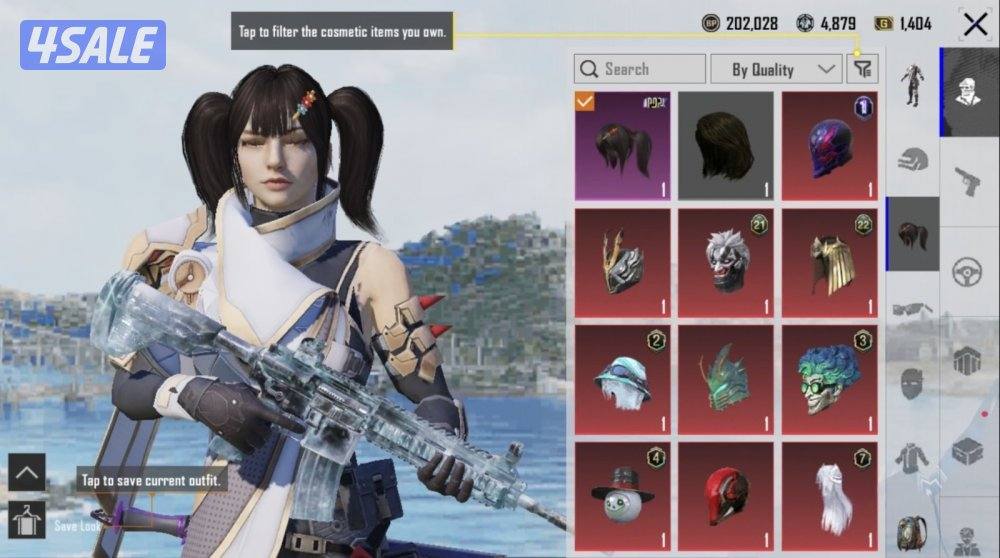Switch to the pistol weapons tab

click(968, 182)
